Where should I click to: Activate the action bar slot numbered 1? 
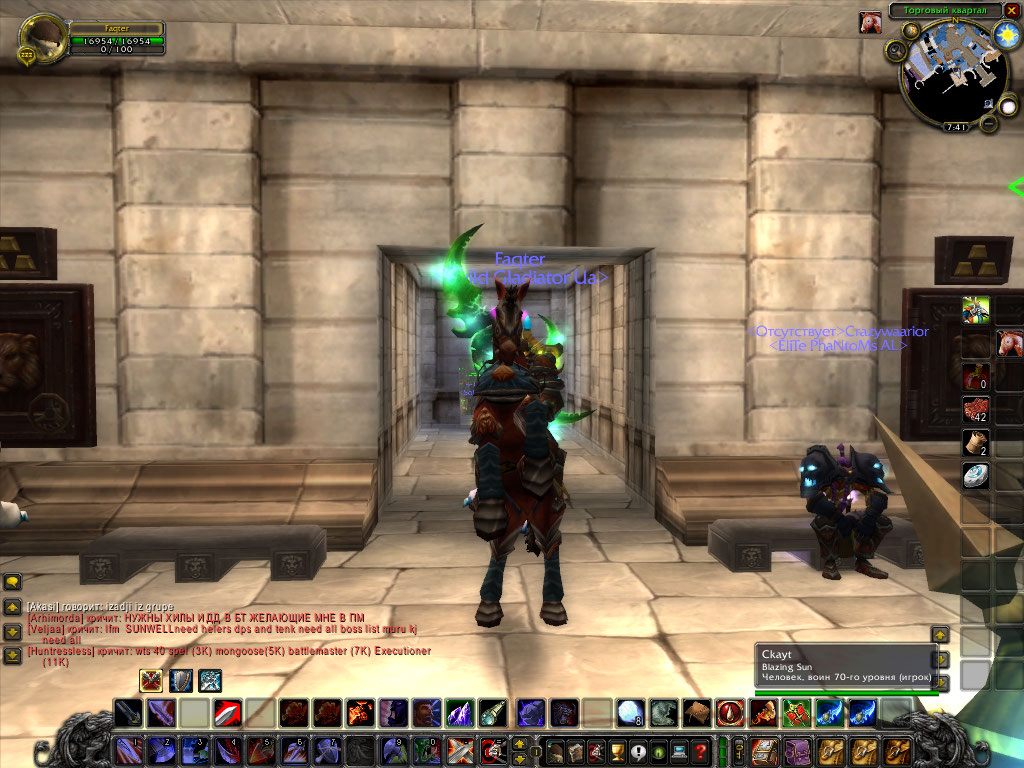[128, 750]
